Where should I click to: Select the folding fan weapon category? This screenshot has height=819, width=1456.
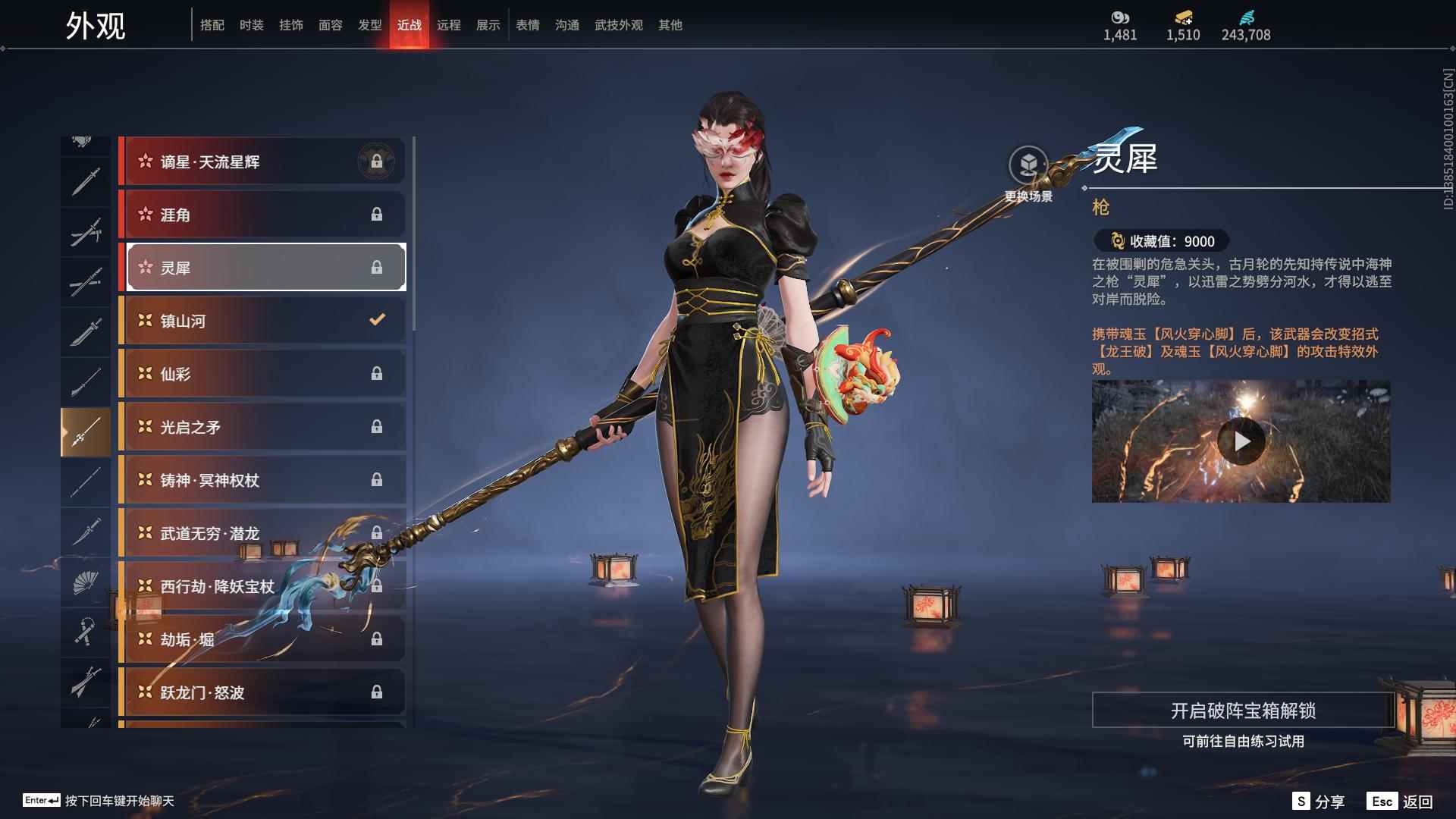(x=85, y=582)
